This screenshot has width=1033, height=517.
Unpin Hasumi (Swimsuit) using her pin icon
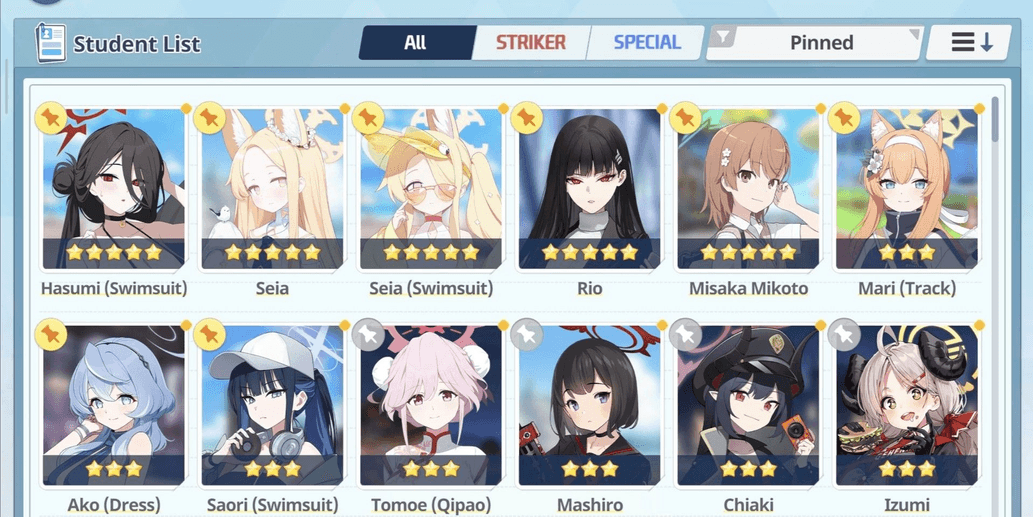tap(50, 118)
